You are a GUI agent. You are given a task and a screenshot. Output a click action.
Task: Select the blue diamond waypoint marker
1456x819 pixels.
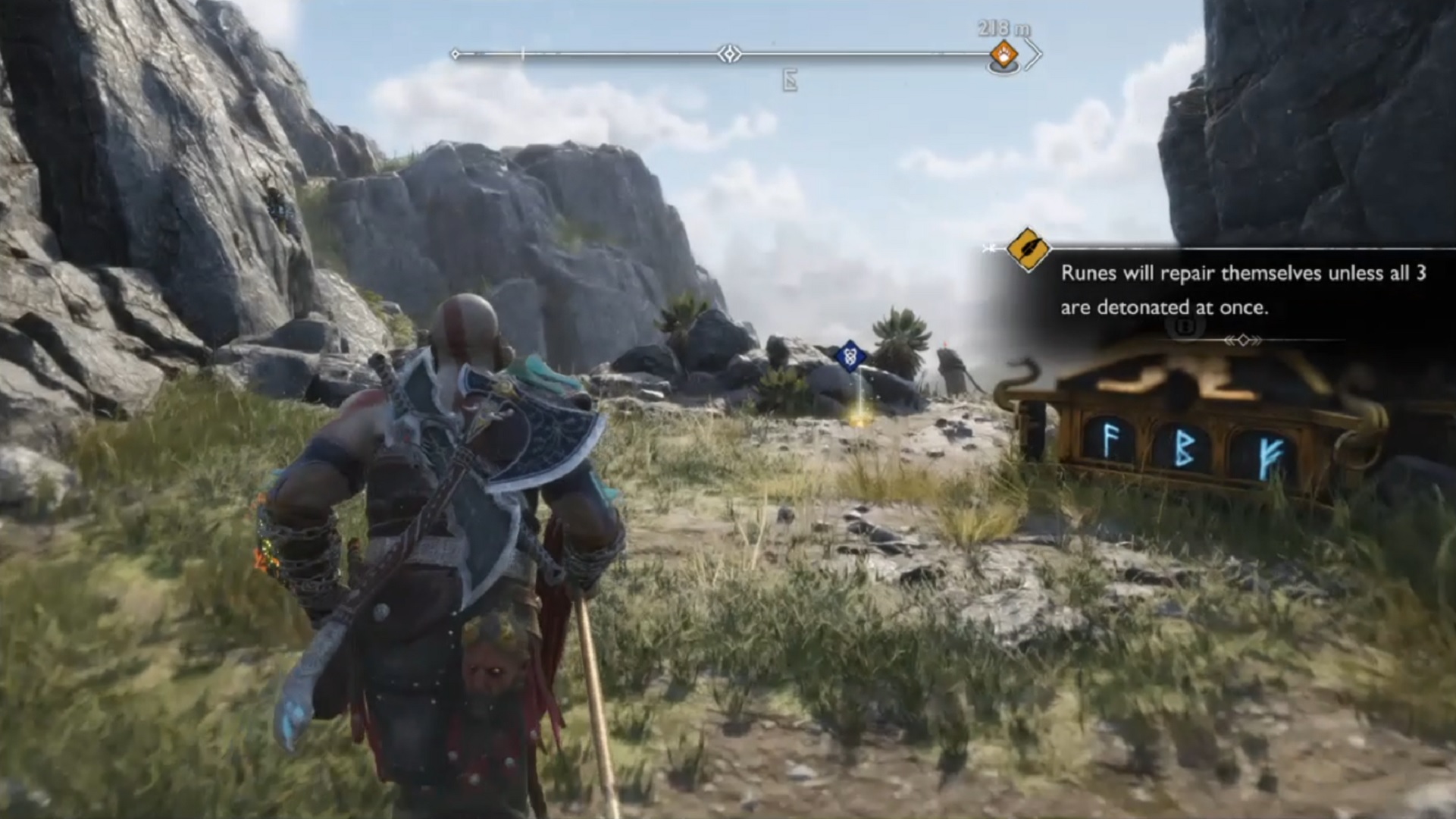click(850, 355)
